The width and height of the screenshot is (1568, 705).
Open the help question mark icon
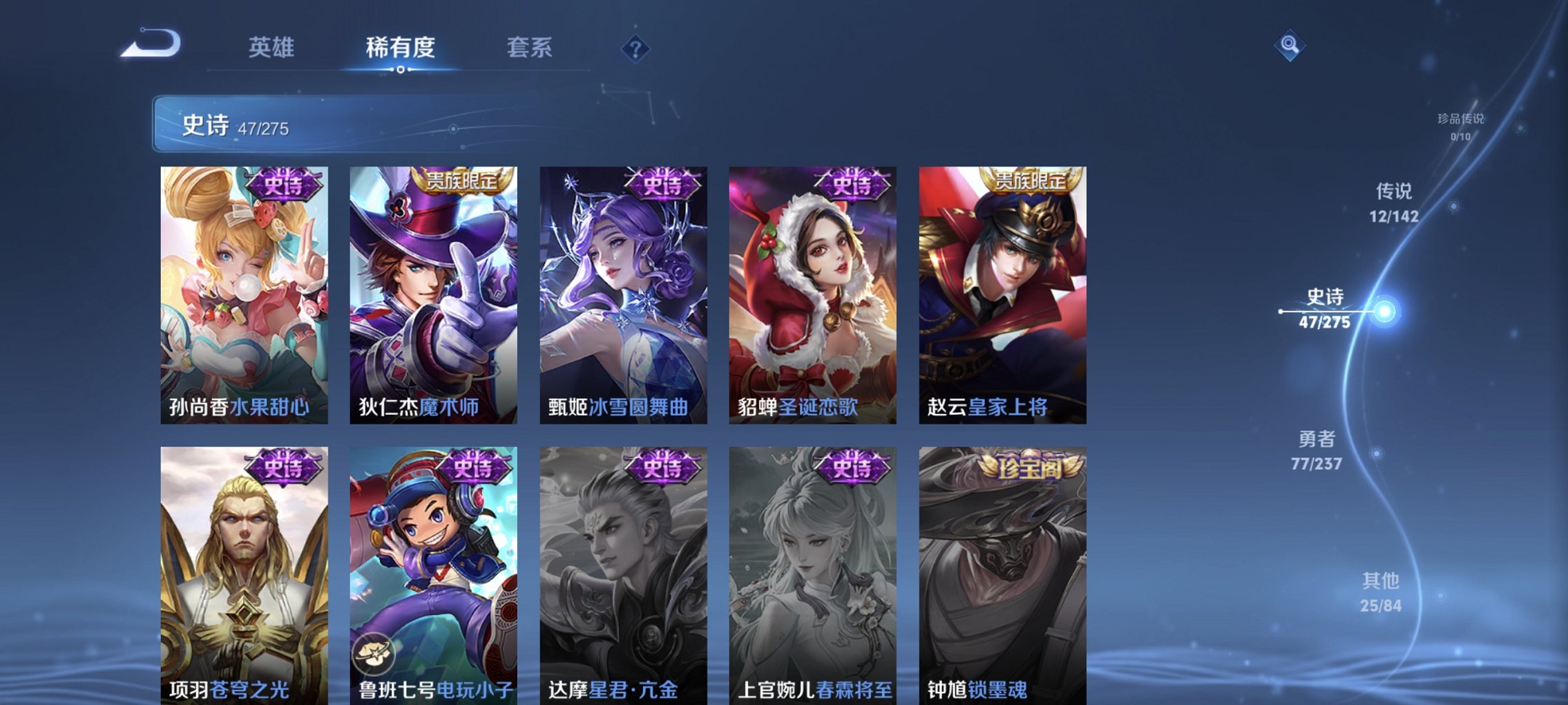coord(636,48)
